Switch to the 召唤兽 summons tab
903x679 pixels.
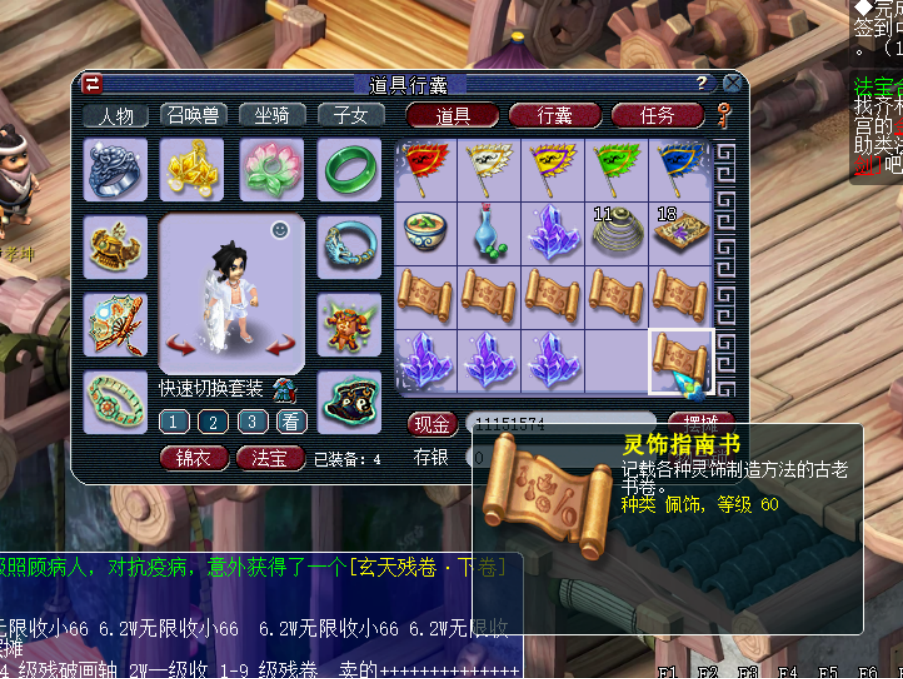click(193, 116)
